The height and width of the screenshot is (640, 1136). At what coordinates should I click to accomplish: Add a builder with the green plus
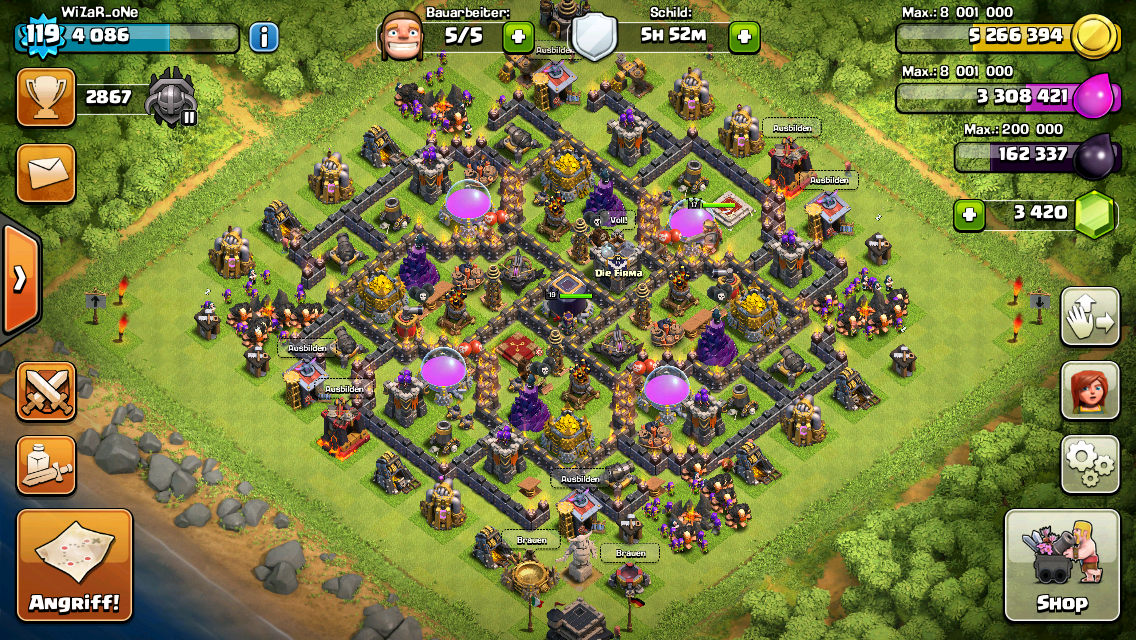coord(518,38)
